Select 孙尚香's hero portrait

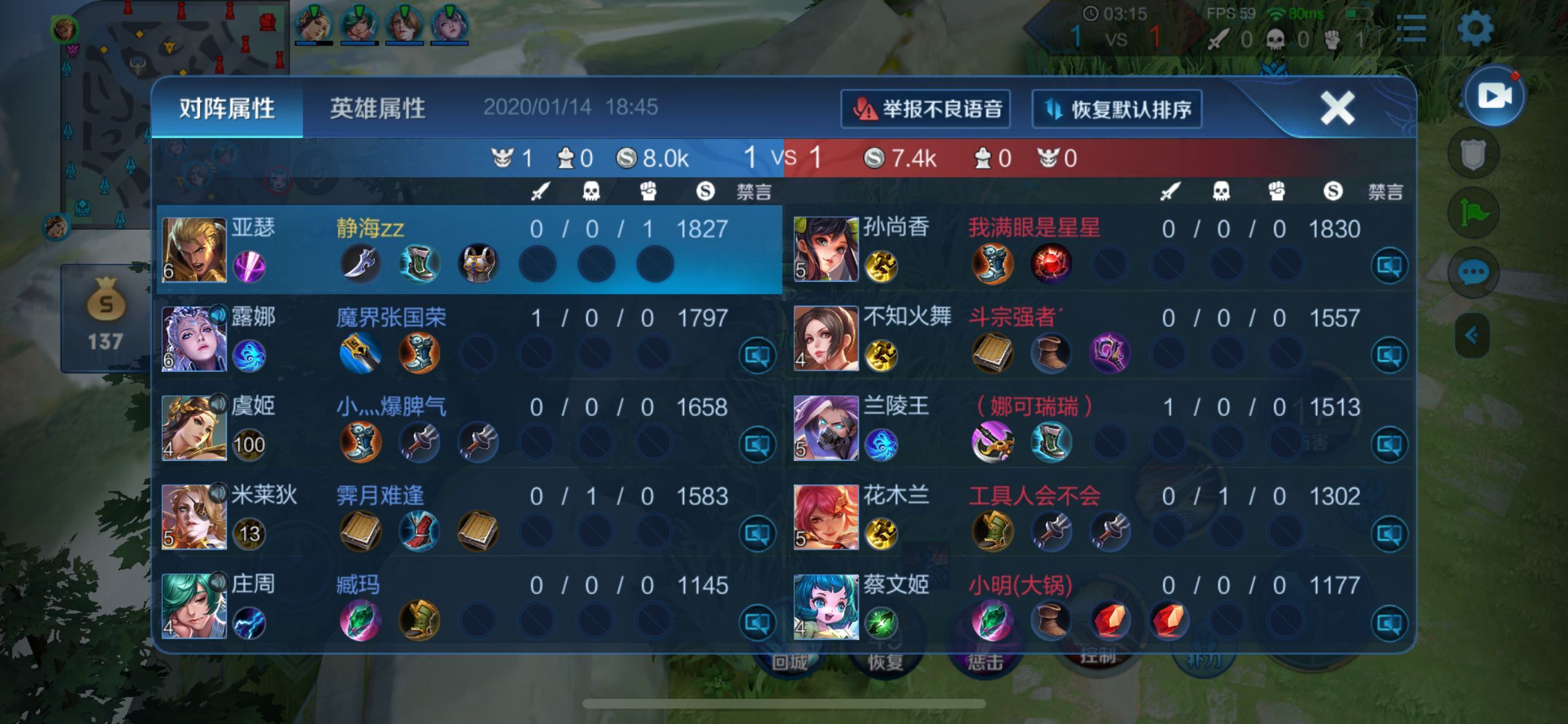click(826, 250)
